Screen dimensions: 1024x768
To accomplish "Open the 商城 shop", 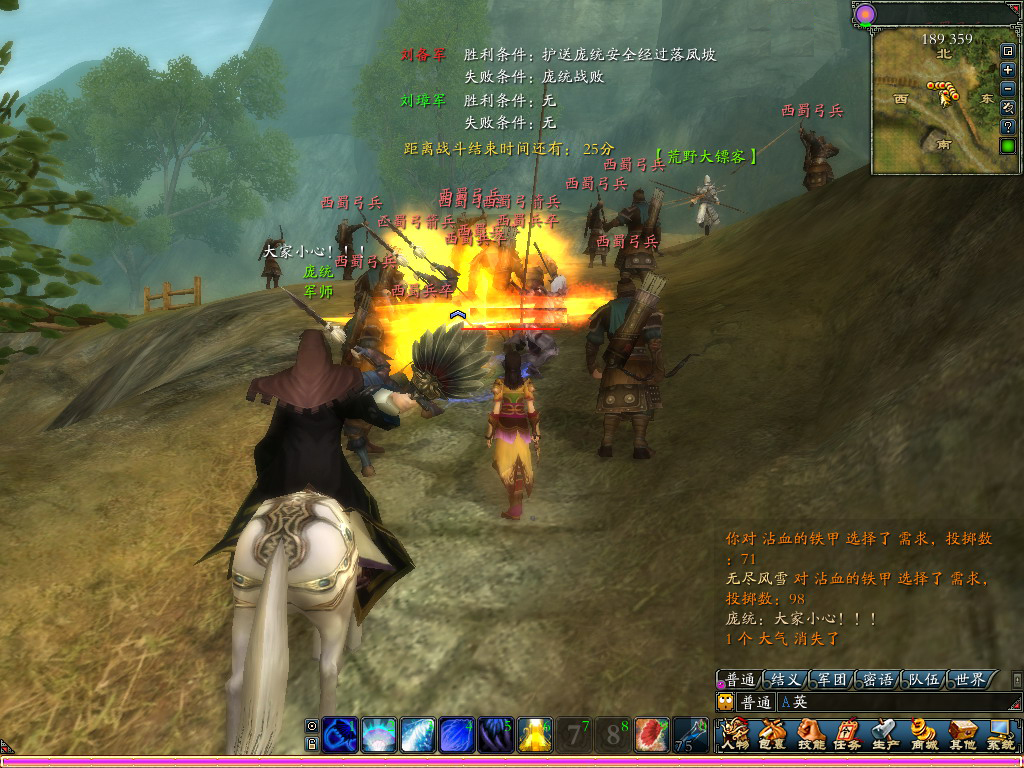I will click(923, 735).
